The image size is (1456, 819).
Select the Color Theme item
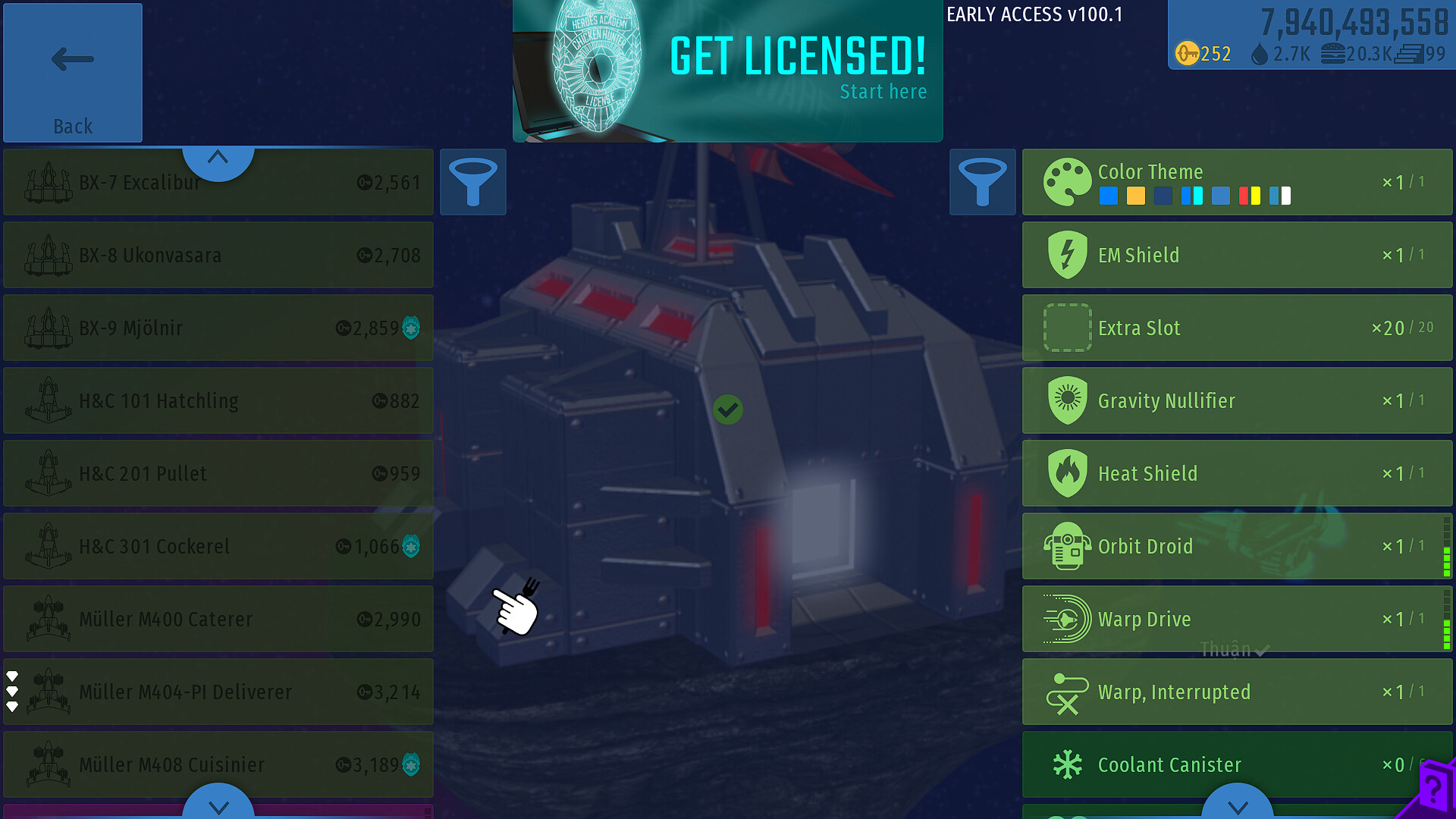pos(1237,182)
